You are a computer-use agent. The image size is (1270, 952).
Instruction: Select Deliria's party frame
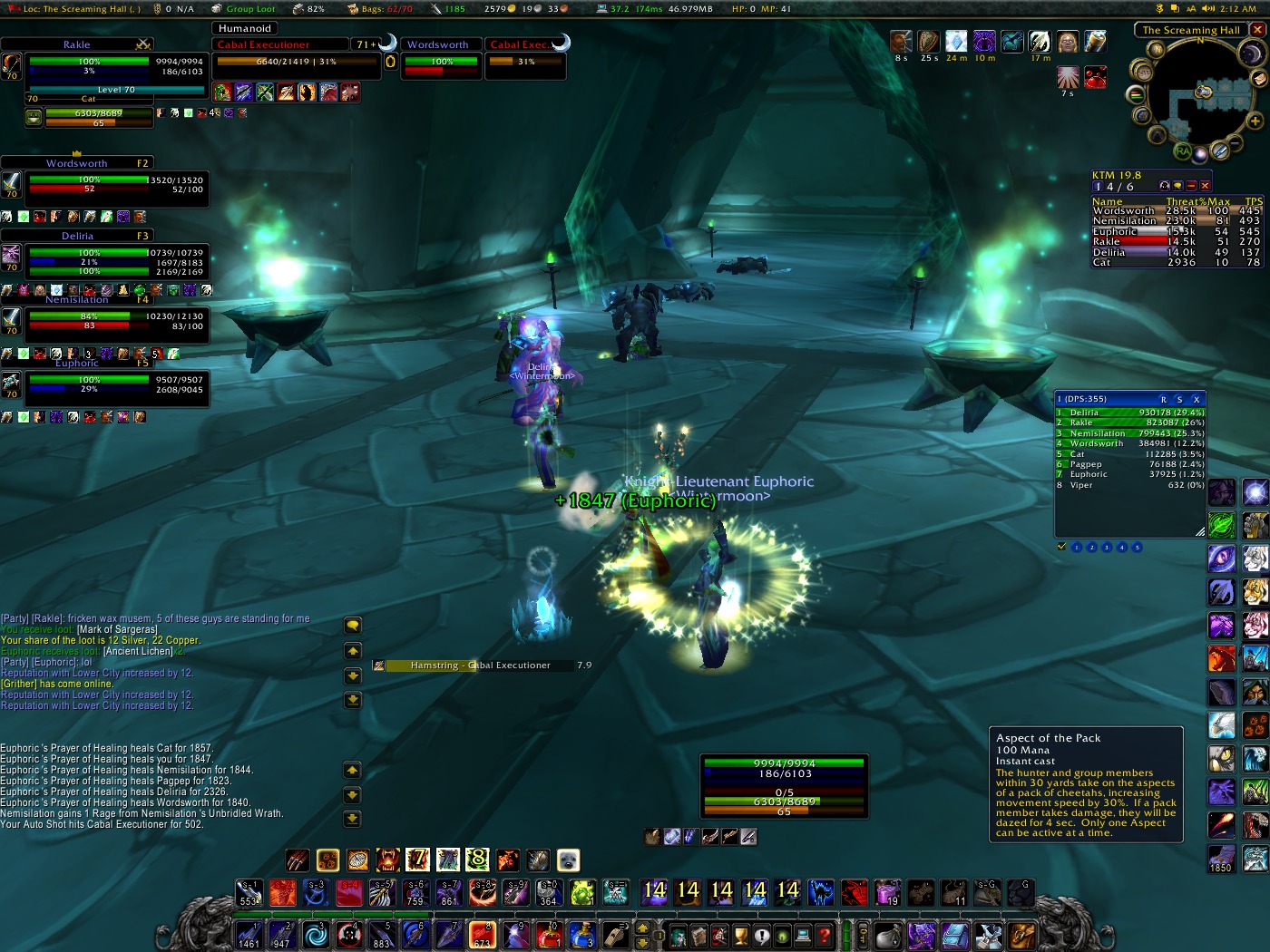(78, 236)
